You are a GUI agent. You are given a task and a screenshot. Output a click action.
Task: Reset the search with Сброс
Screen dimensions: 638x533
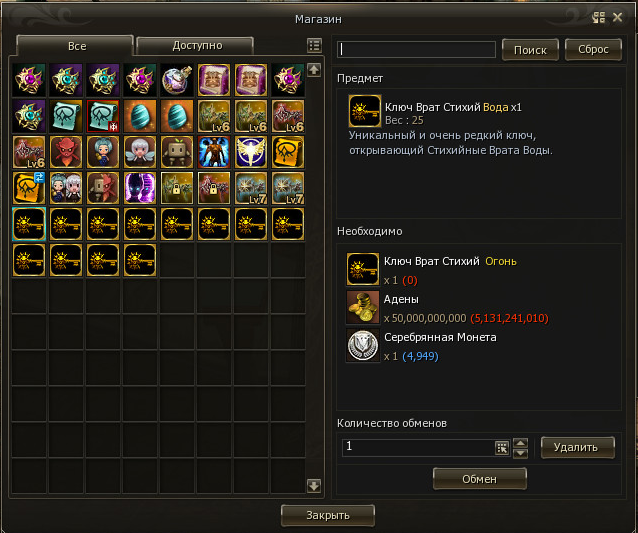[592, 50]
